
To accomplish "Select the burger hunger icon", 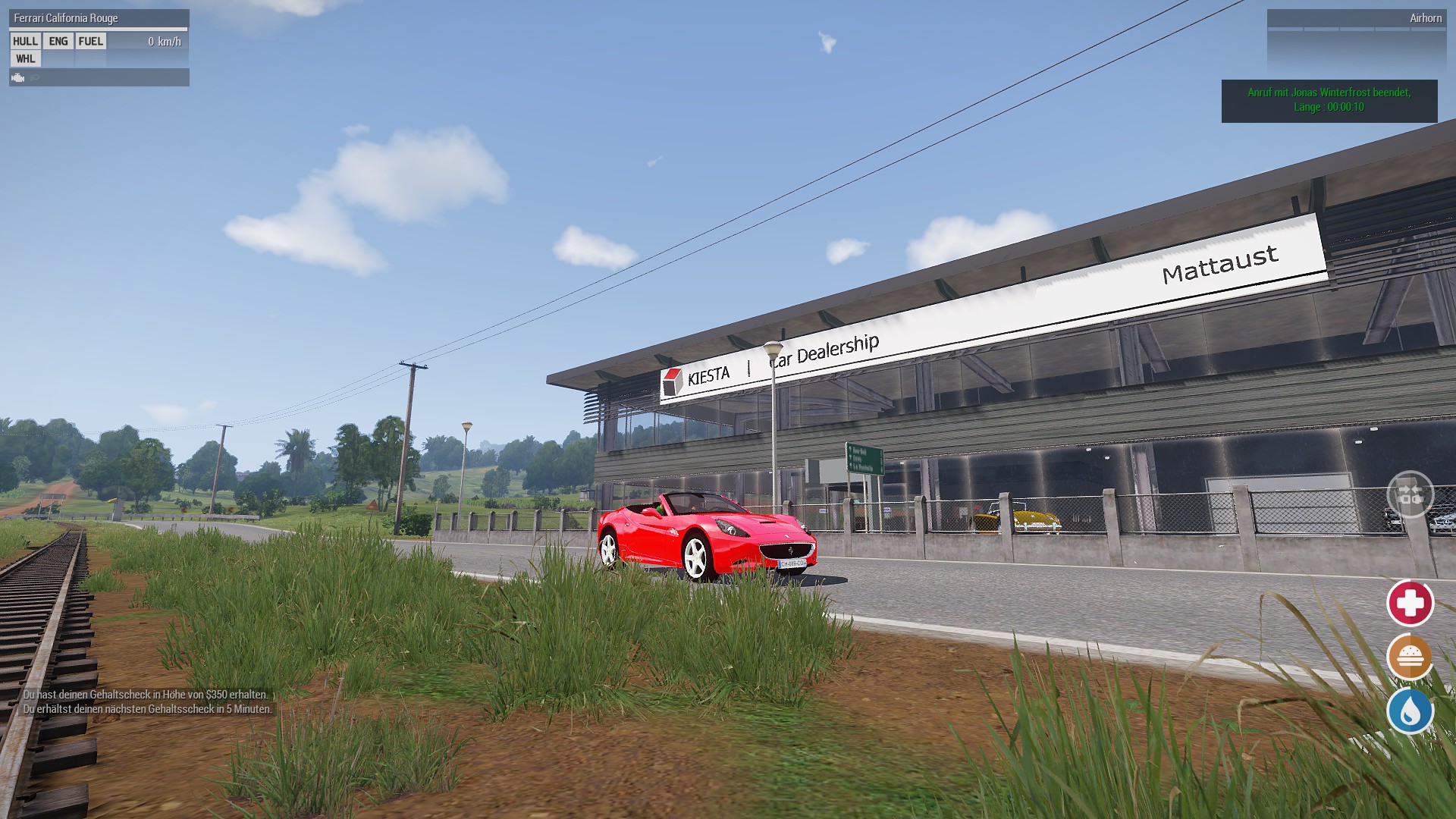I will click(1410, 657).
